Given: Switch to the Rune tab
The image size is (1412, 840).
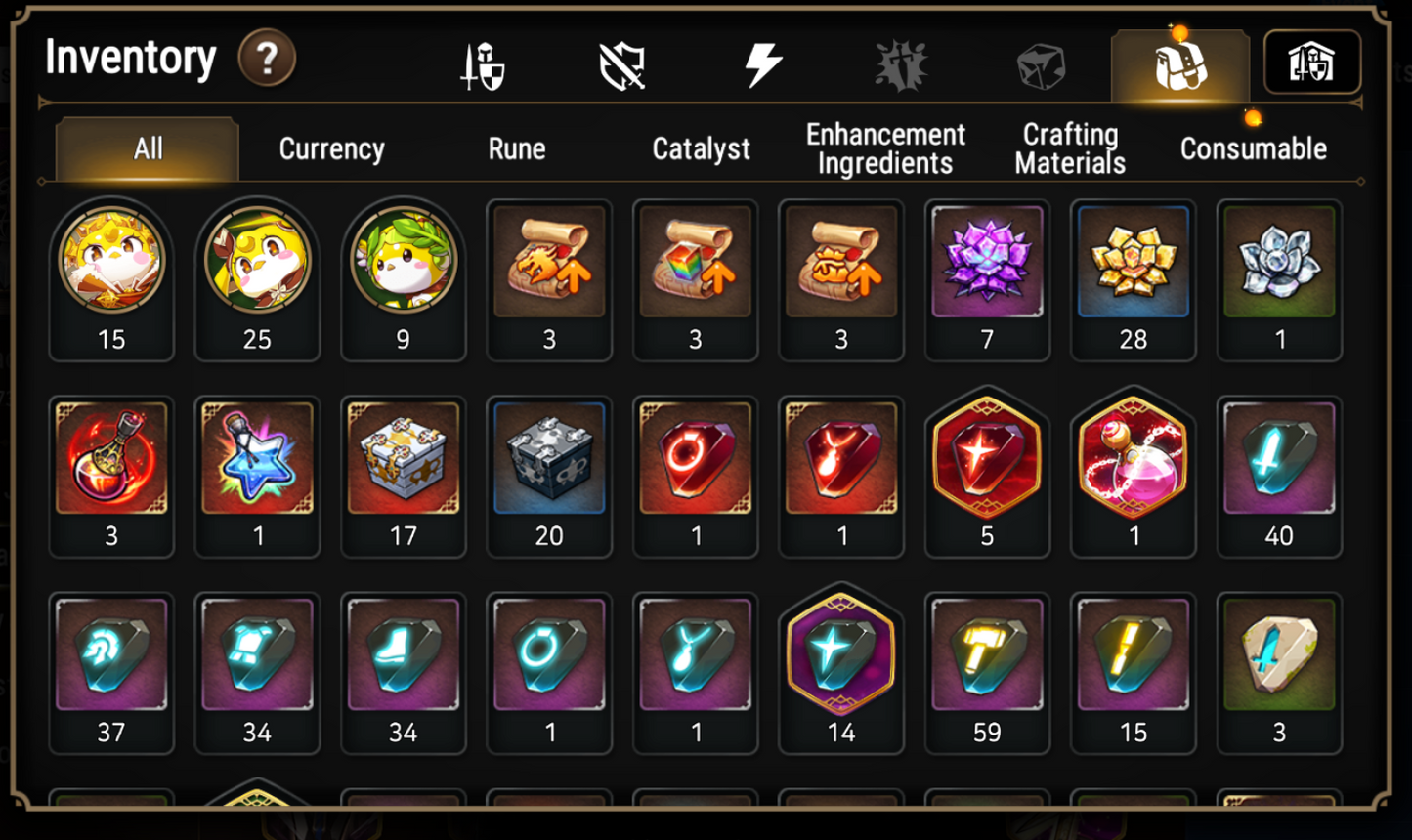Looking at the screenshot, I should (x=516, y=148).
